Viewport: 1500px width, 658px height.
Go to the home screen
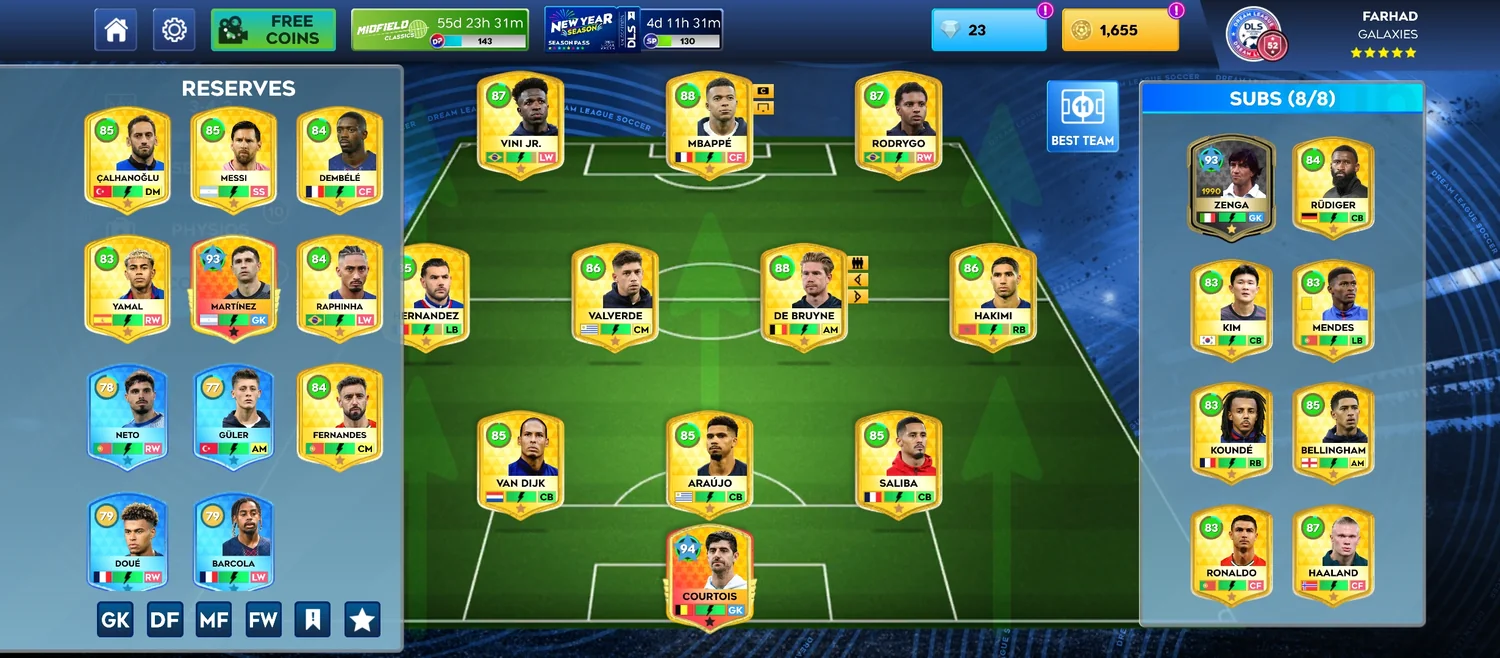click(115, 30)
